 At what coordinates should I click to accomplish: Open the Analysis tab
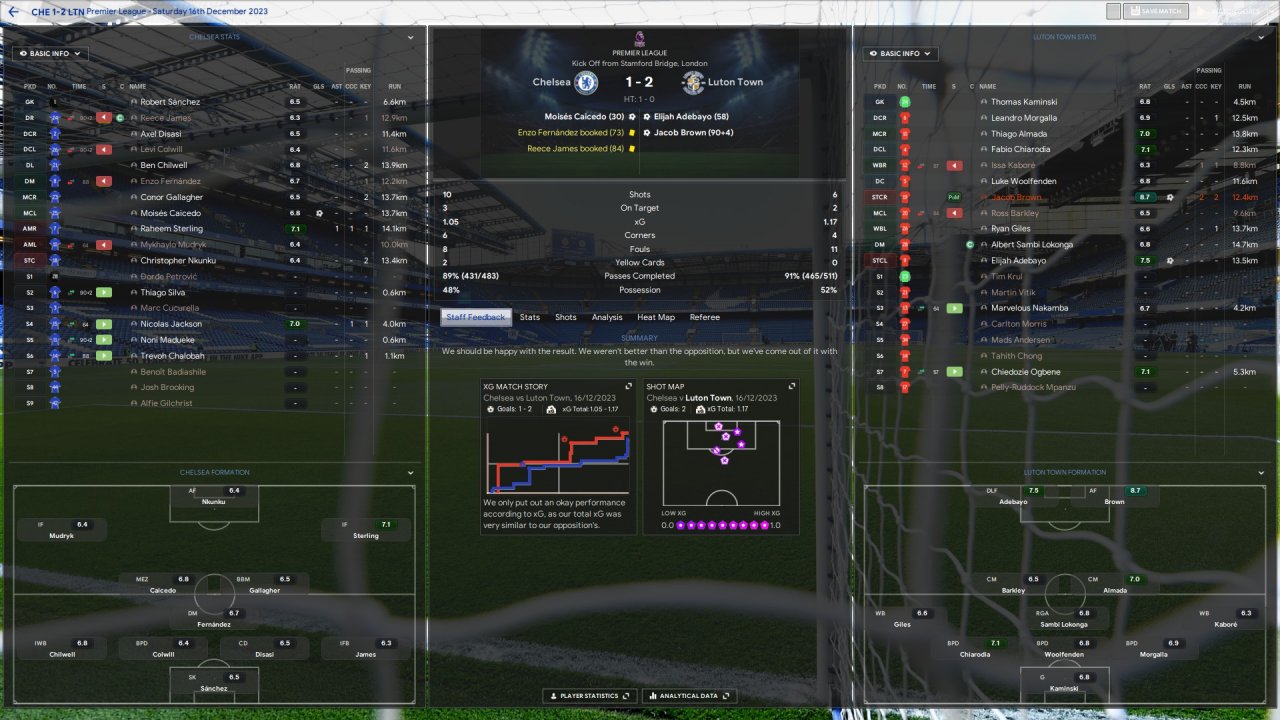pos(607,317)
